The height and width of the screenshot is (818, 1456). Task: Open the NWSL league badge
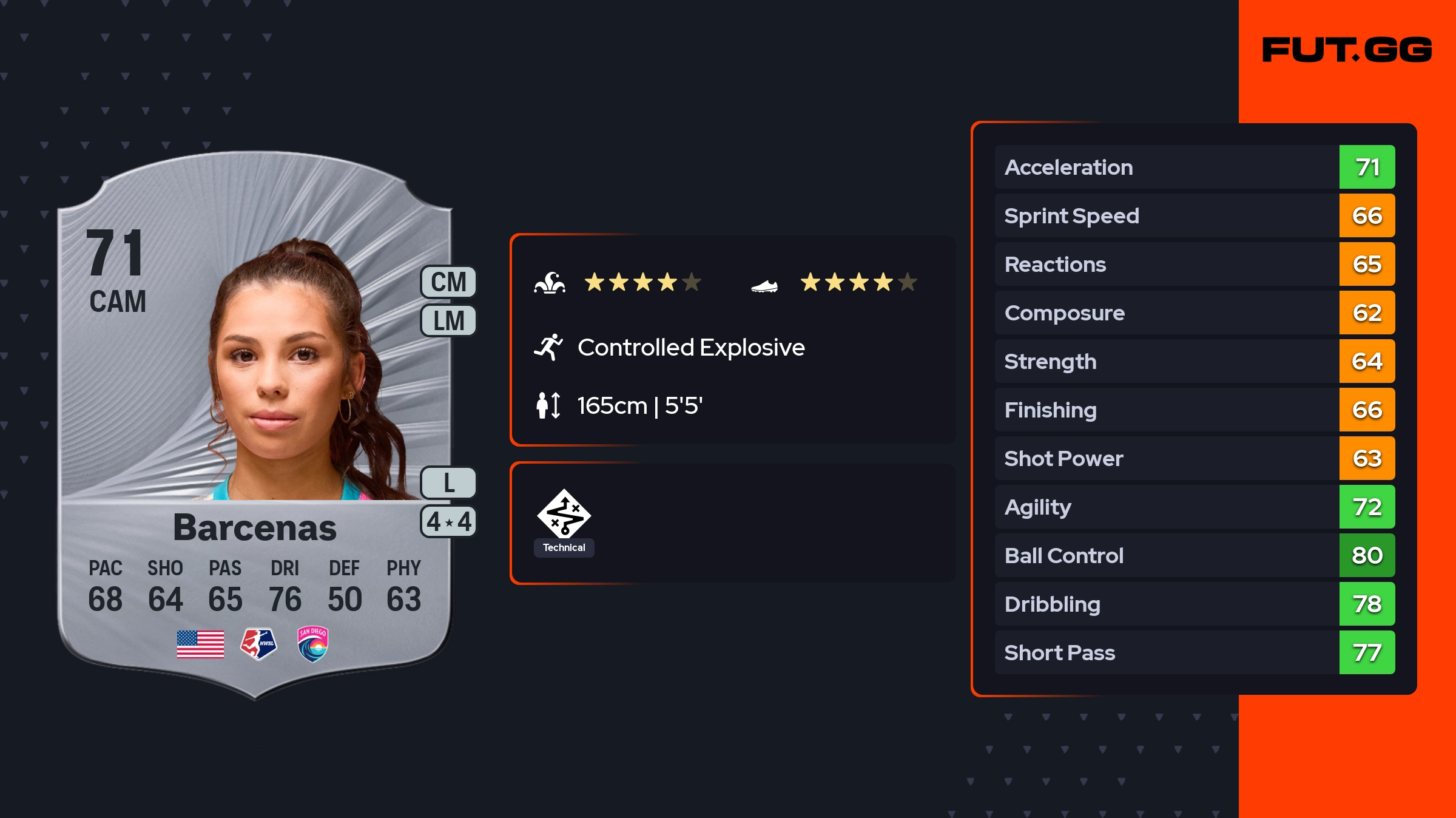[258, 644]
